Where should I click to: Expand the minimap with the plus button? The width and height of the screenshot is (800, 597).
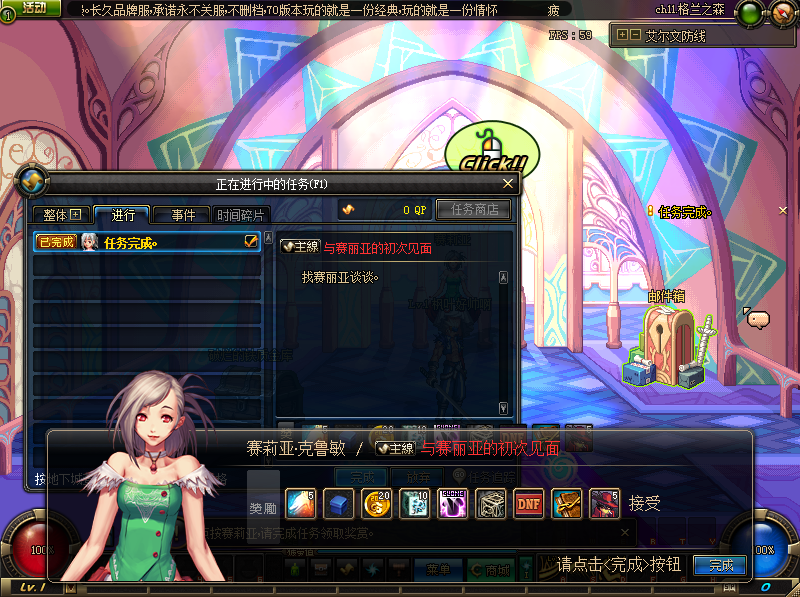pyautogui.click(x=623, y=34)
